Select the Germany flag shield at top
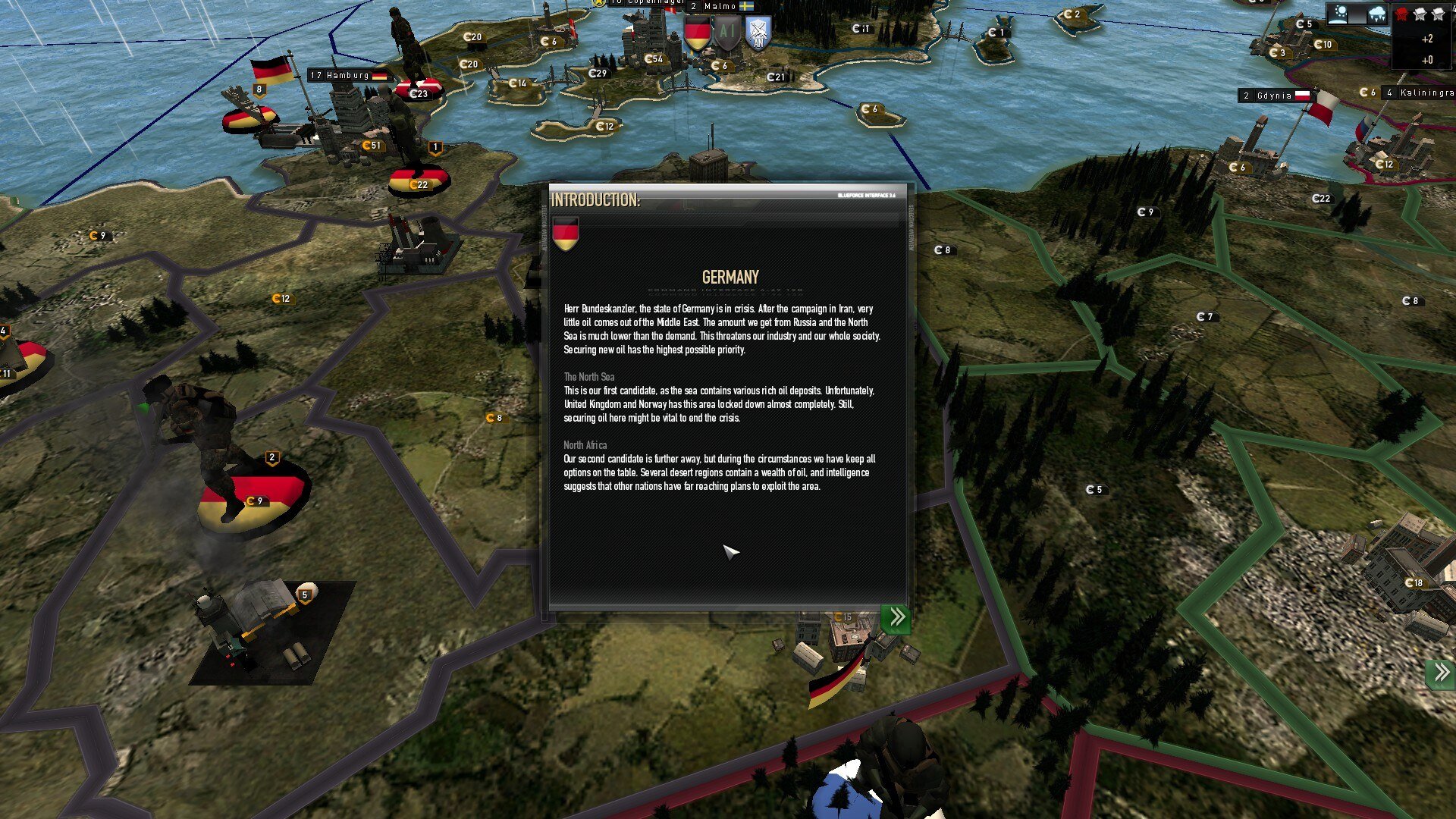 [x=697, y=34]
